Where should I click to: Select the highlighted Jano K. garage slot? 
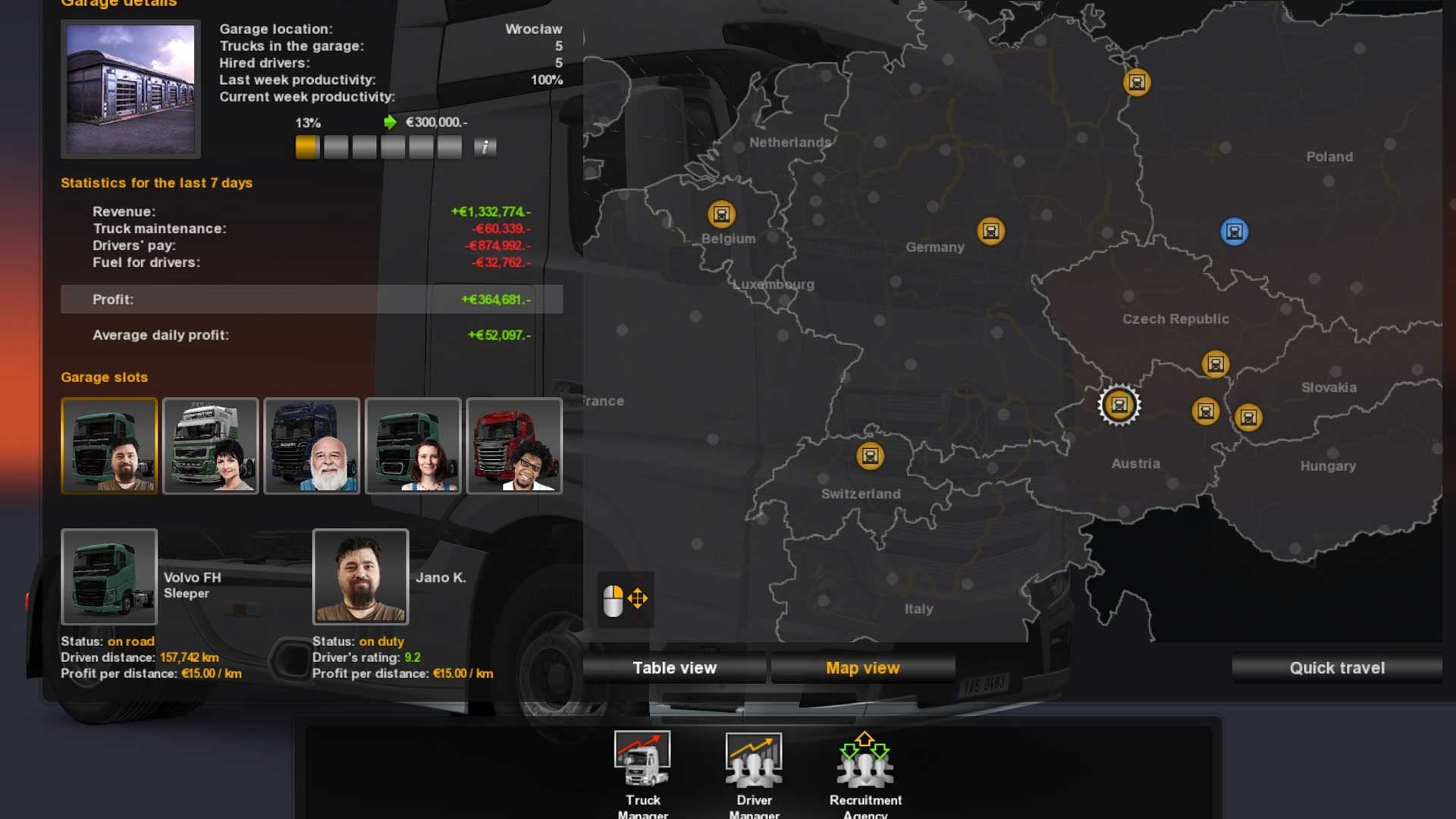pyautogui.click(x=109, y=446)
